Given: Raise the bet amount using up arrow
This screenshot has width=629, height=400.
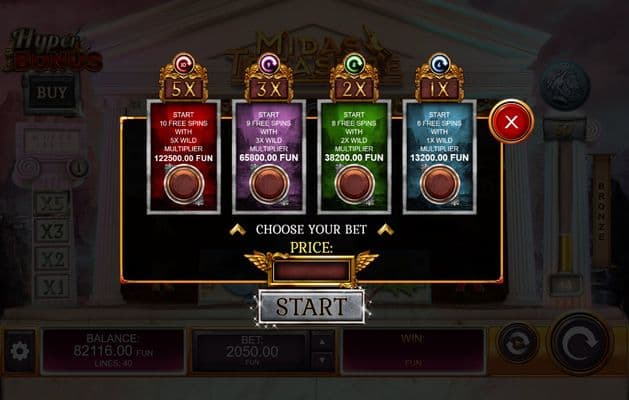Looking at the screenshot, I should click(x=320, y=342).
